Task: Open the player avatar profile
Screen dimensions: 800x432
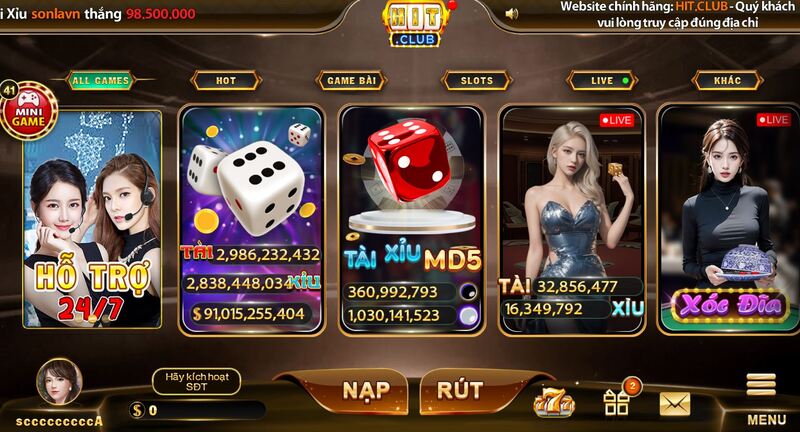Action: tap(58, 381)
